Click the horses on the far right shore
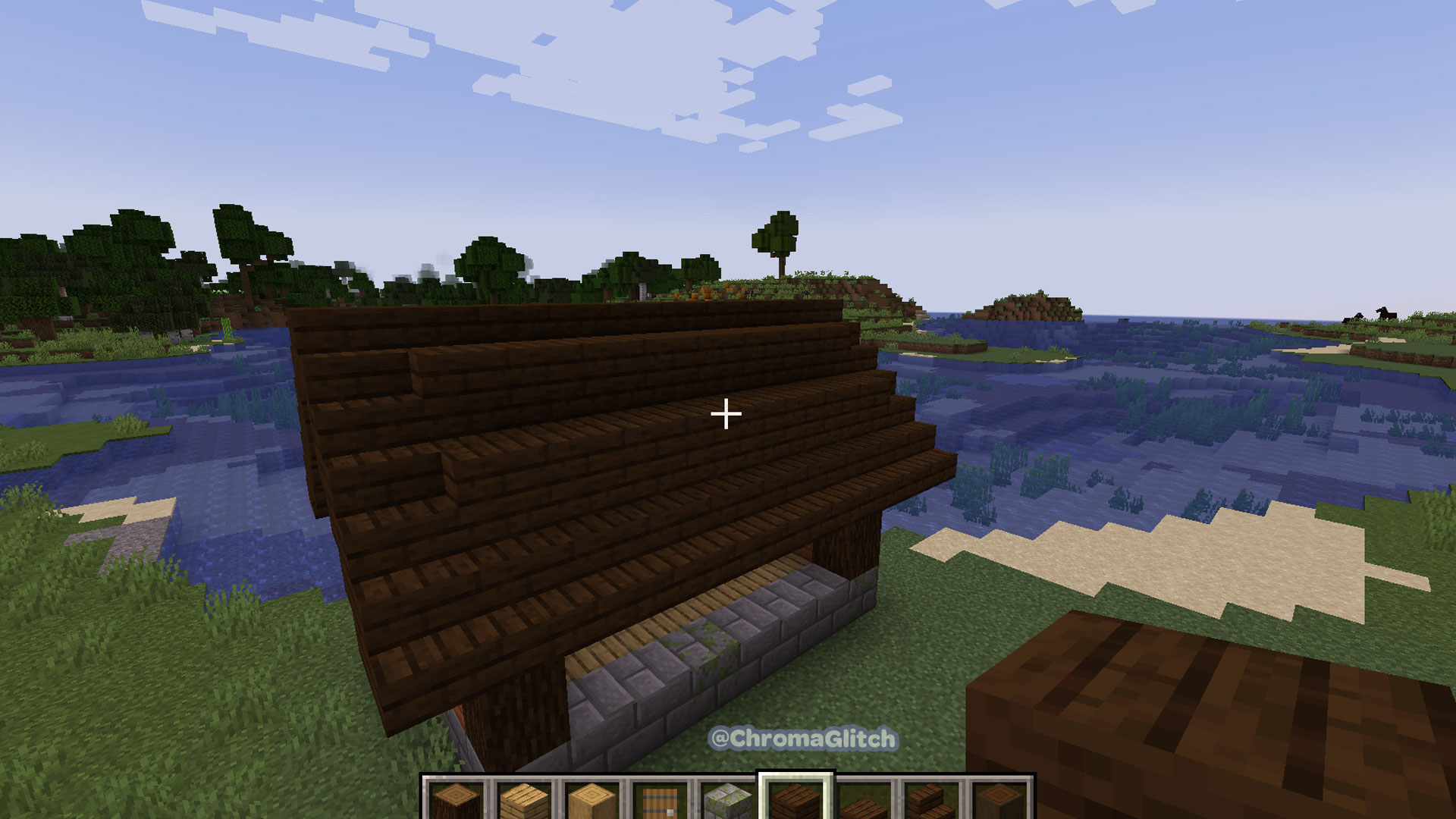Image resolution: width=1456 pixels, height=819 pixels. [1385, 313]
